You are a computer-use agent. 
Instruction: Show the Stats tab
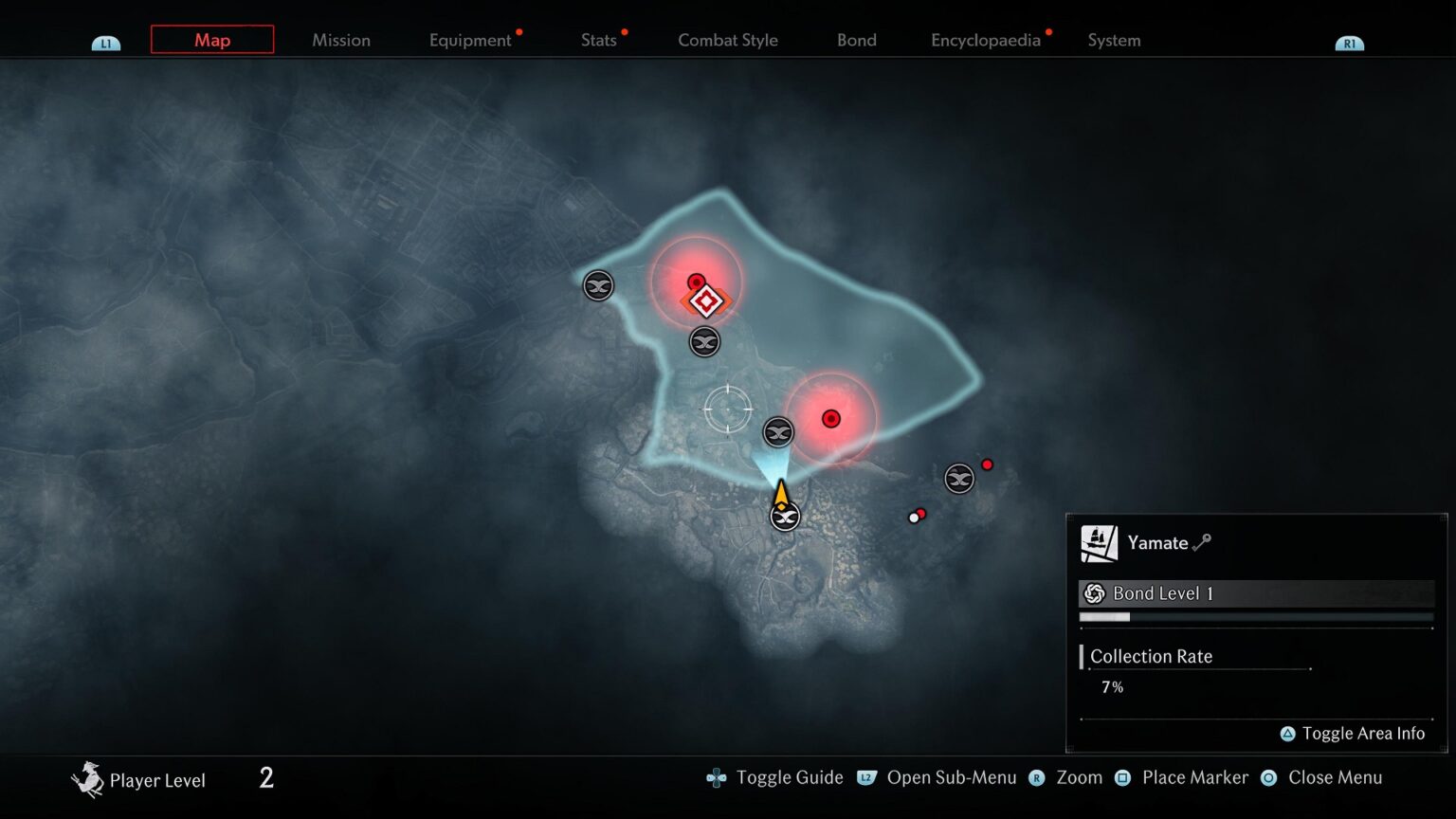(598, 40)
